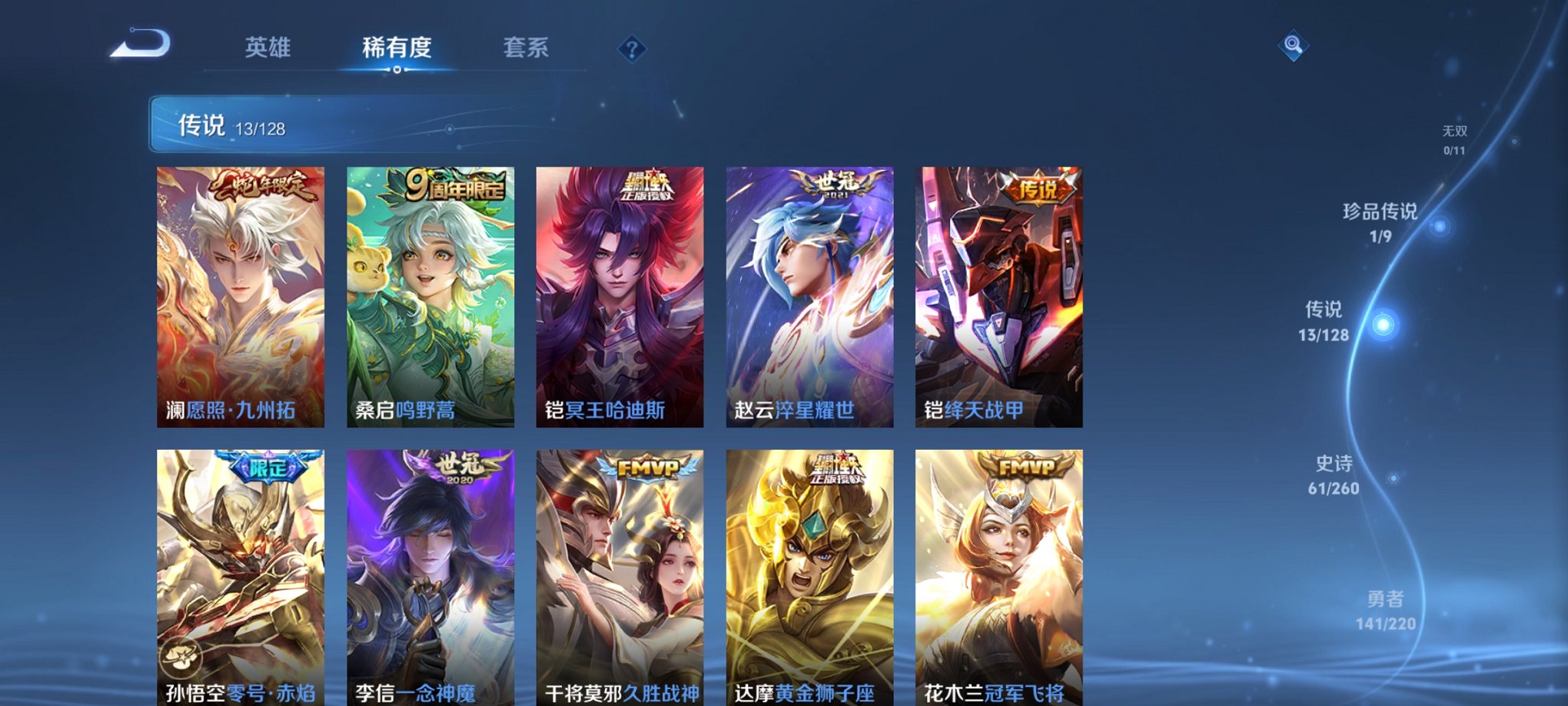
Task: Switch to the 英雄 tab
Action: (266, 48)
